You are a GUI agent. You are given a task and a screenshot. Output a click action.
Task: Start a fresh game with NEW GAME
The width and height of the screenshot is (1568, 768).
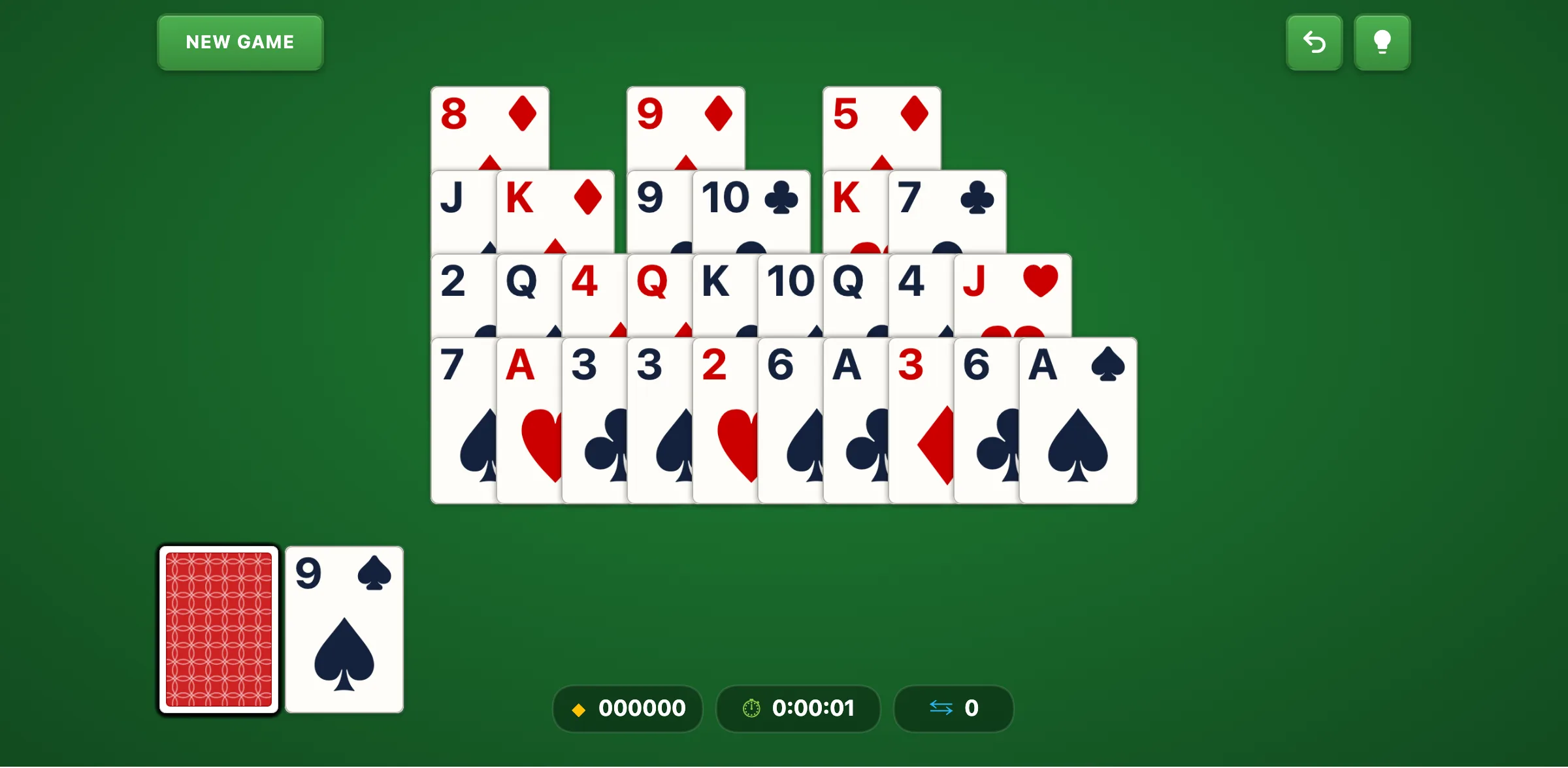coord(240,42)
